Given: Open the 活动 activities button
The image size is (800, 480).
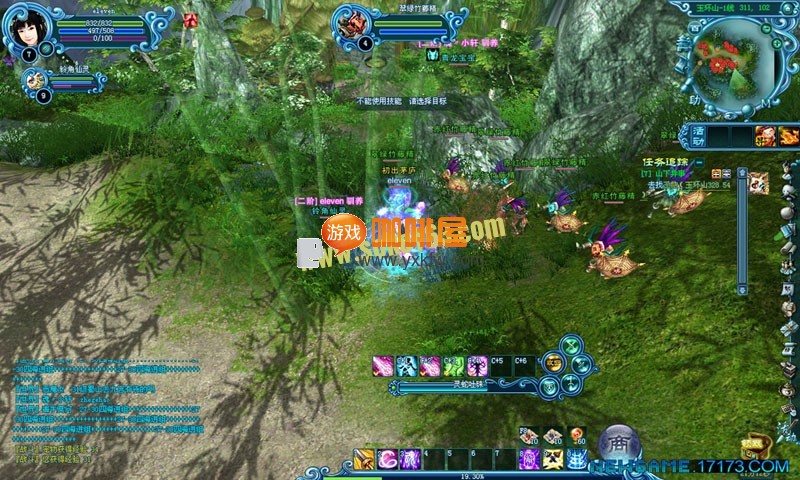Looking at the screenshot, I should (x=700, y=134).
